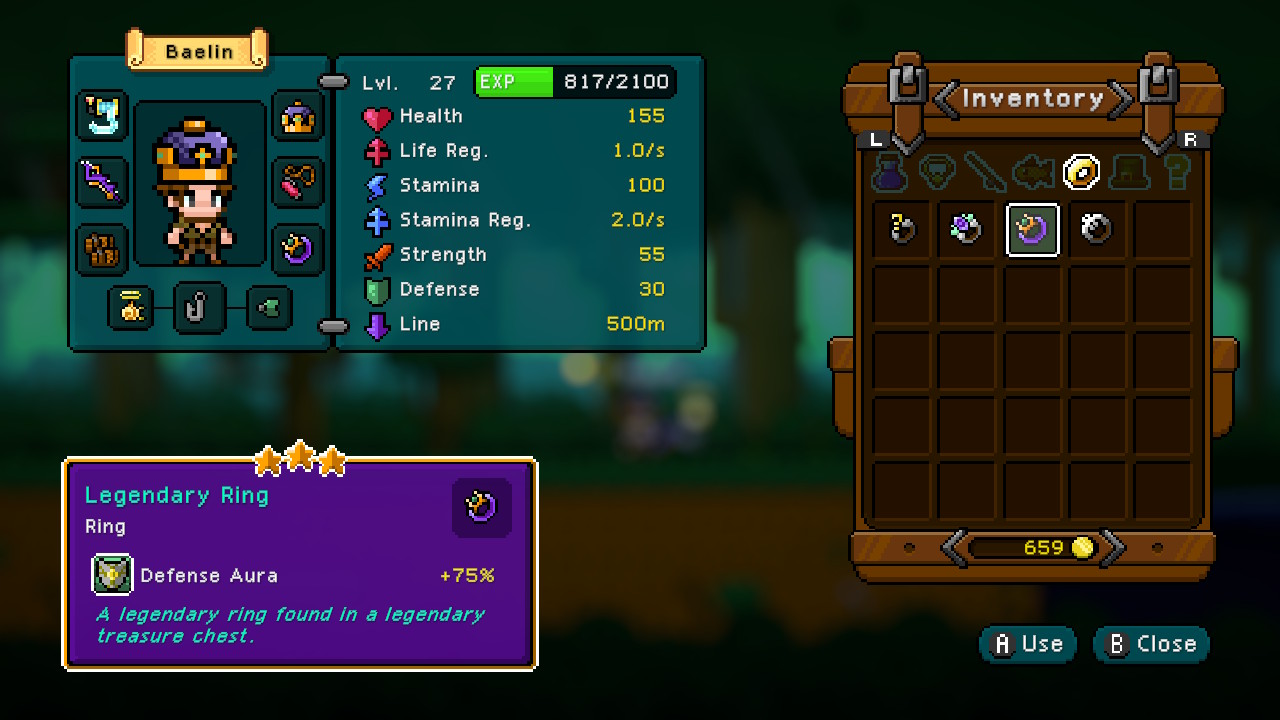Close the inventory screen
Viewport: 1280px width, 720px height.
point(1150,644)
